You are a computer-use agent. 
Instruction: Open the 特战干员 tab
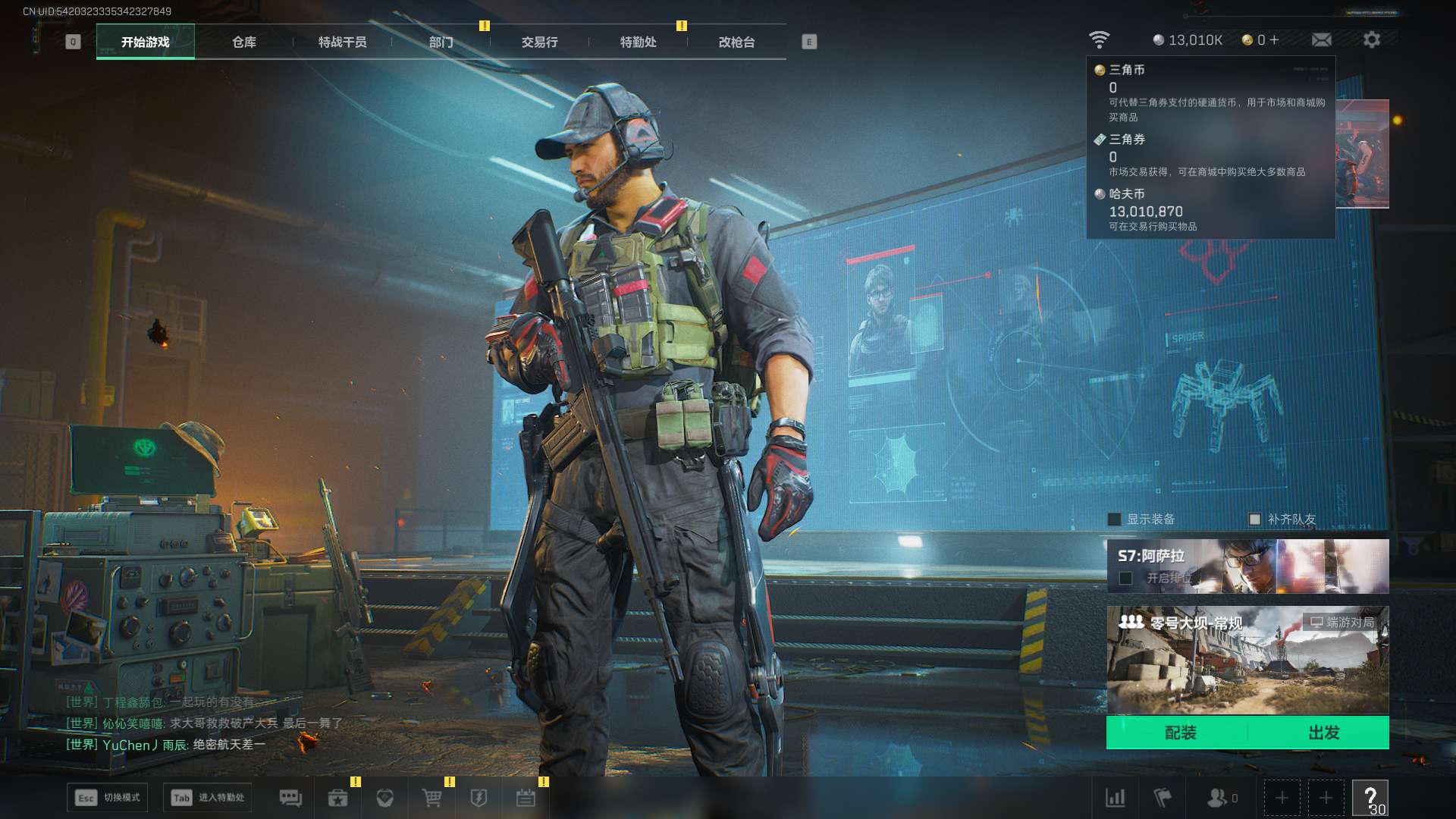click(342, 42)
